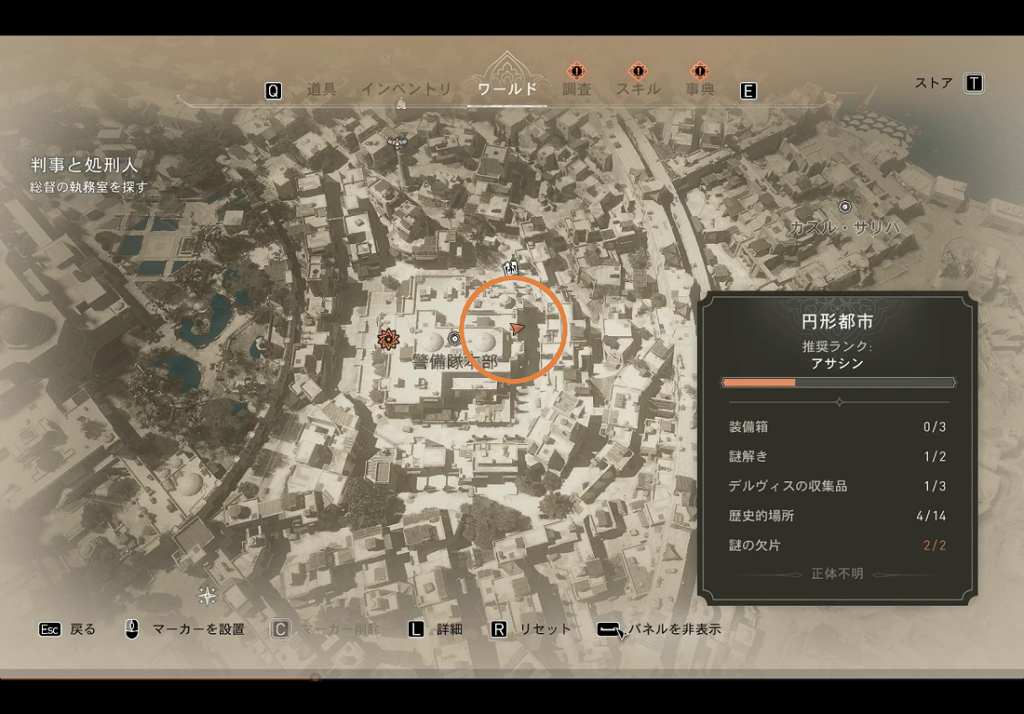Open the 事典 codex tab

(x=699, y=90)
